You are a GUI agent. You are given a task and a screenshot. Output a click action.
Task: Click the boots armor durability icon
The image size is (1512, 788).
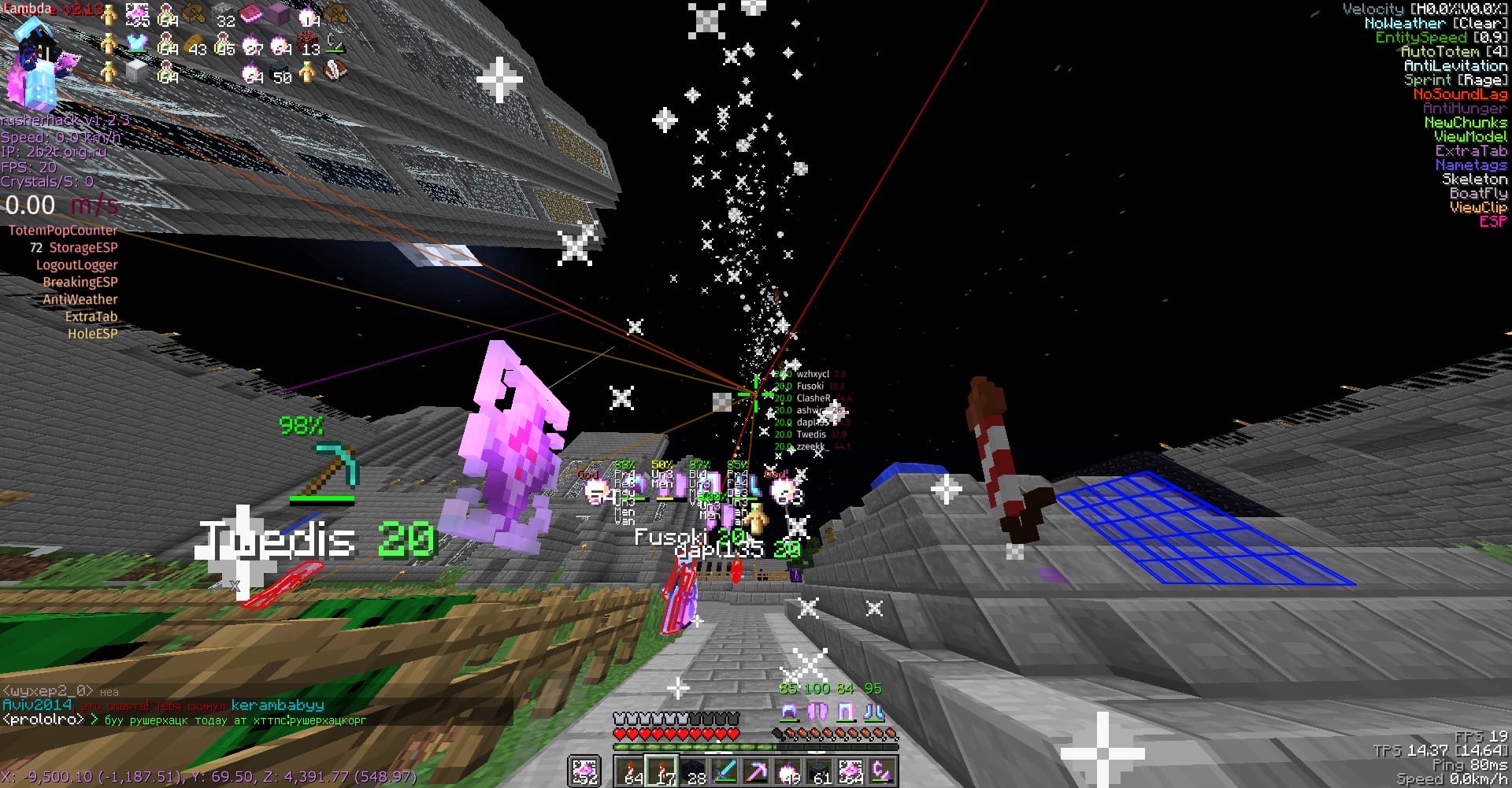tap(875, 712)
